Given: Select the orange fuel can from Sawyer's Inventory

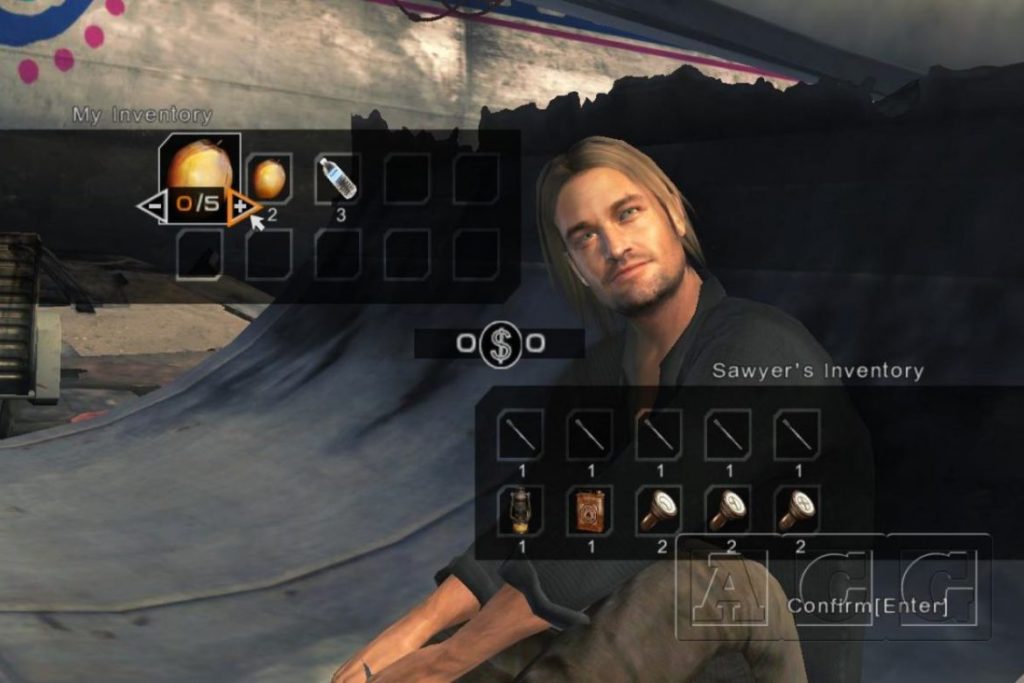Looking at the screenshot, I should 589,510.
